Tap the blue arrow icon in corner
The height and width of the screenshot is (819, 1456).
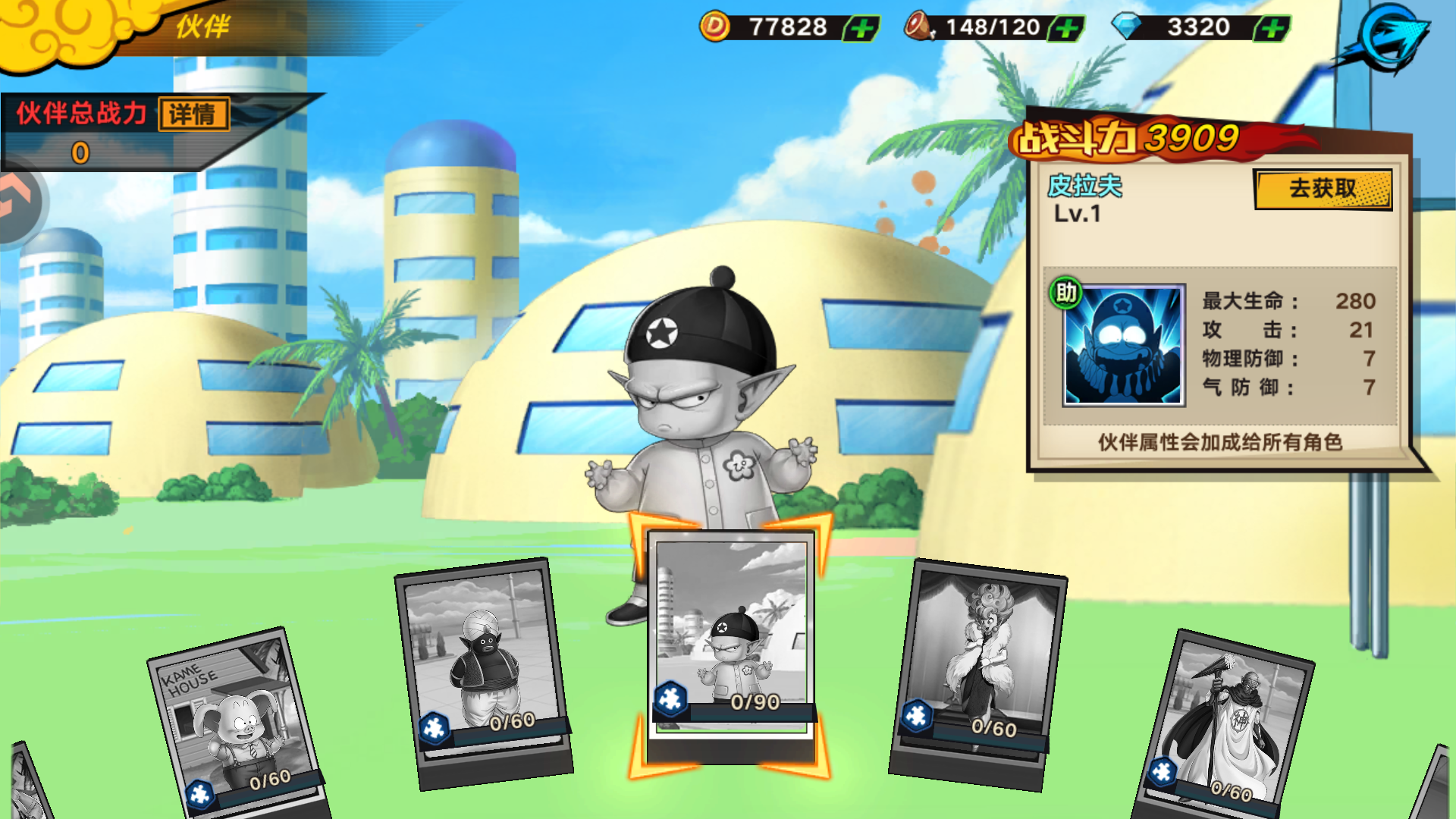[1393, 38]
